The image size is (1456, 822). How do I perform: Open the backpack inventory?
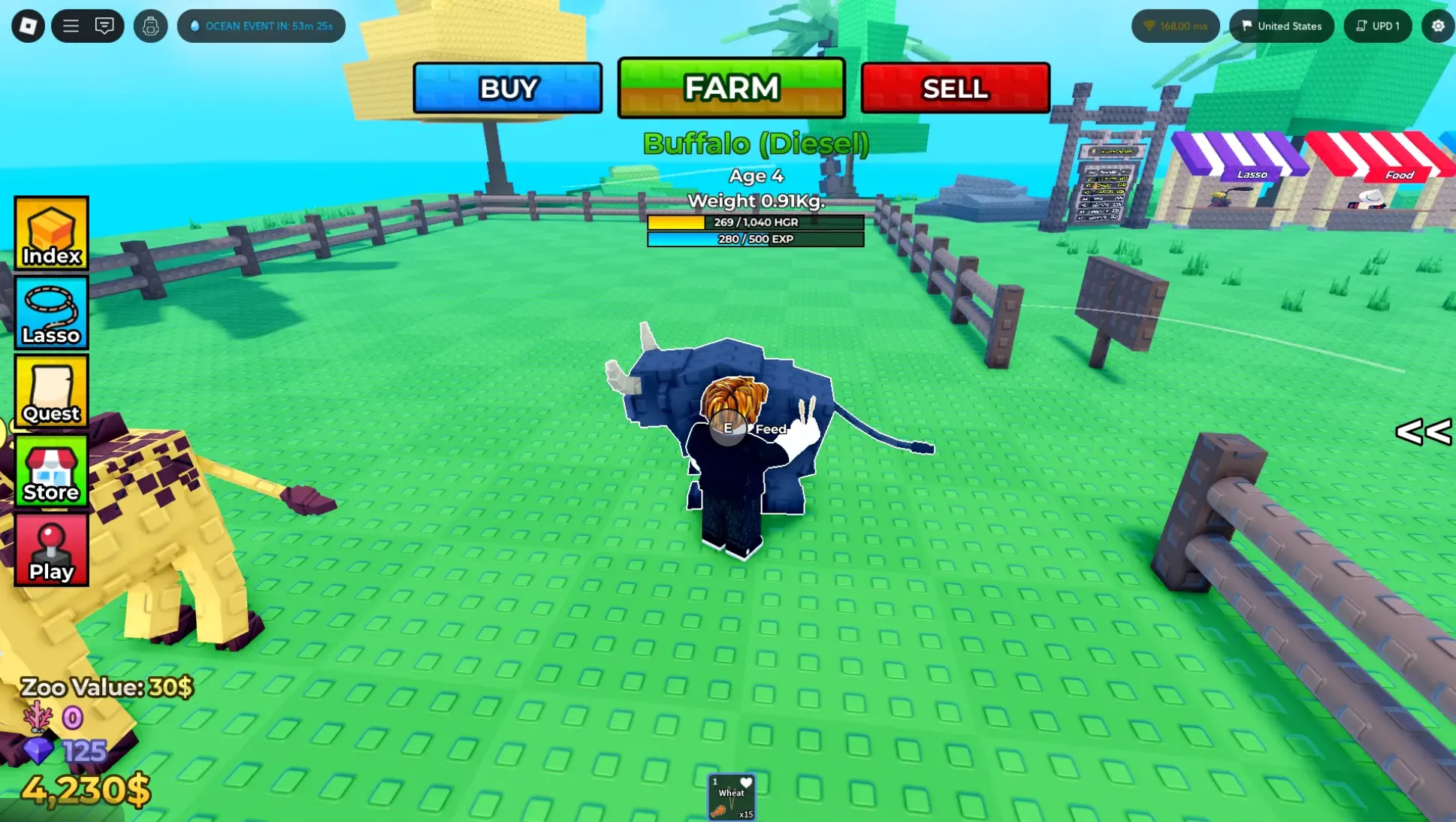pyautogui.click(x=151, y=26)
